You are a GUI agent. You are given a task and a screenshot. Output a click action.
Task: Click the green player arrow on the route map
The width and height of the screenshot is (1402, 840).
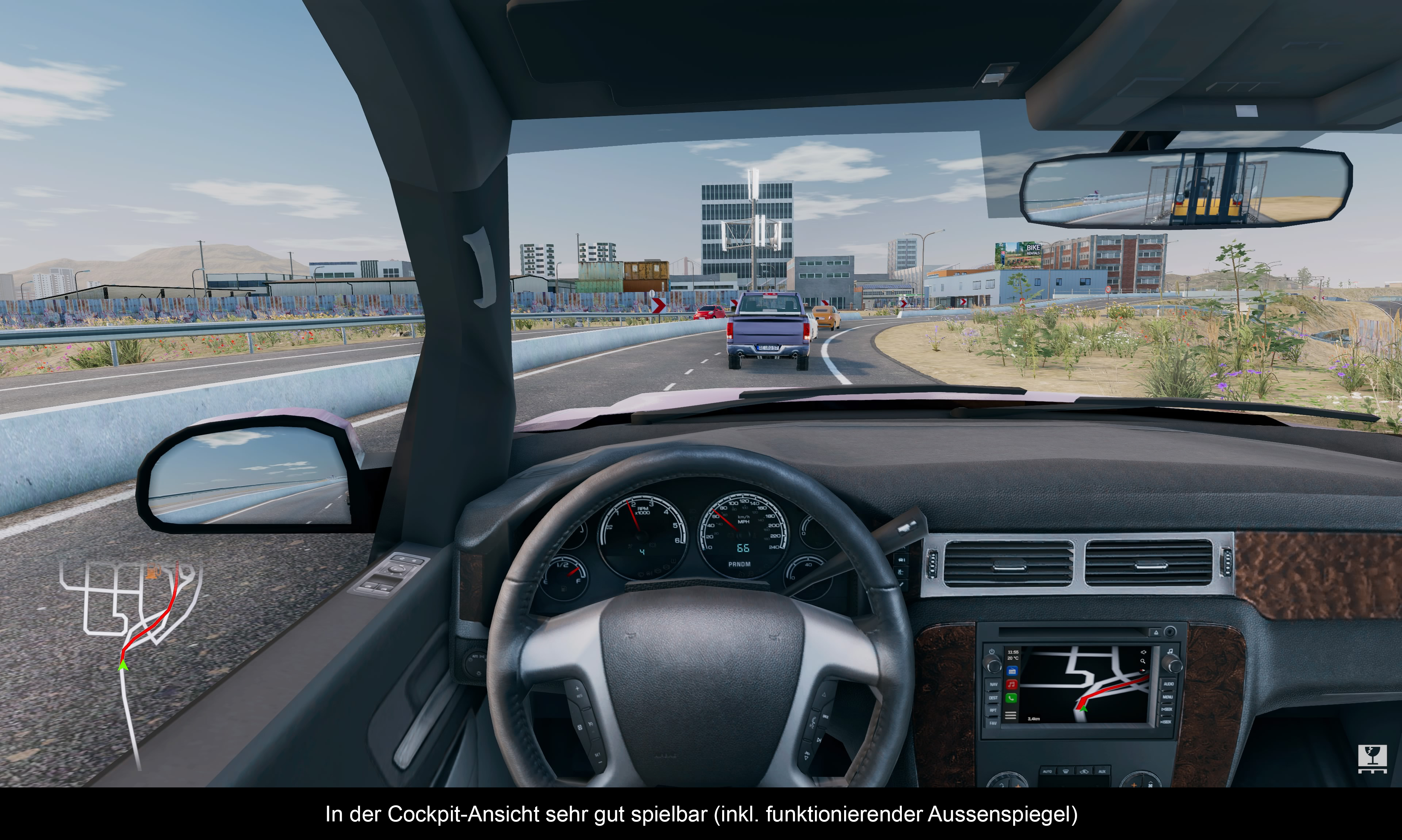coord(123,666)
